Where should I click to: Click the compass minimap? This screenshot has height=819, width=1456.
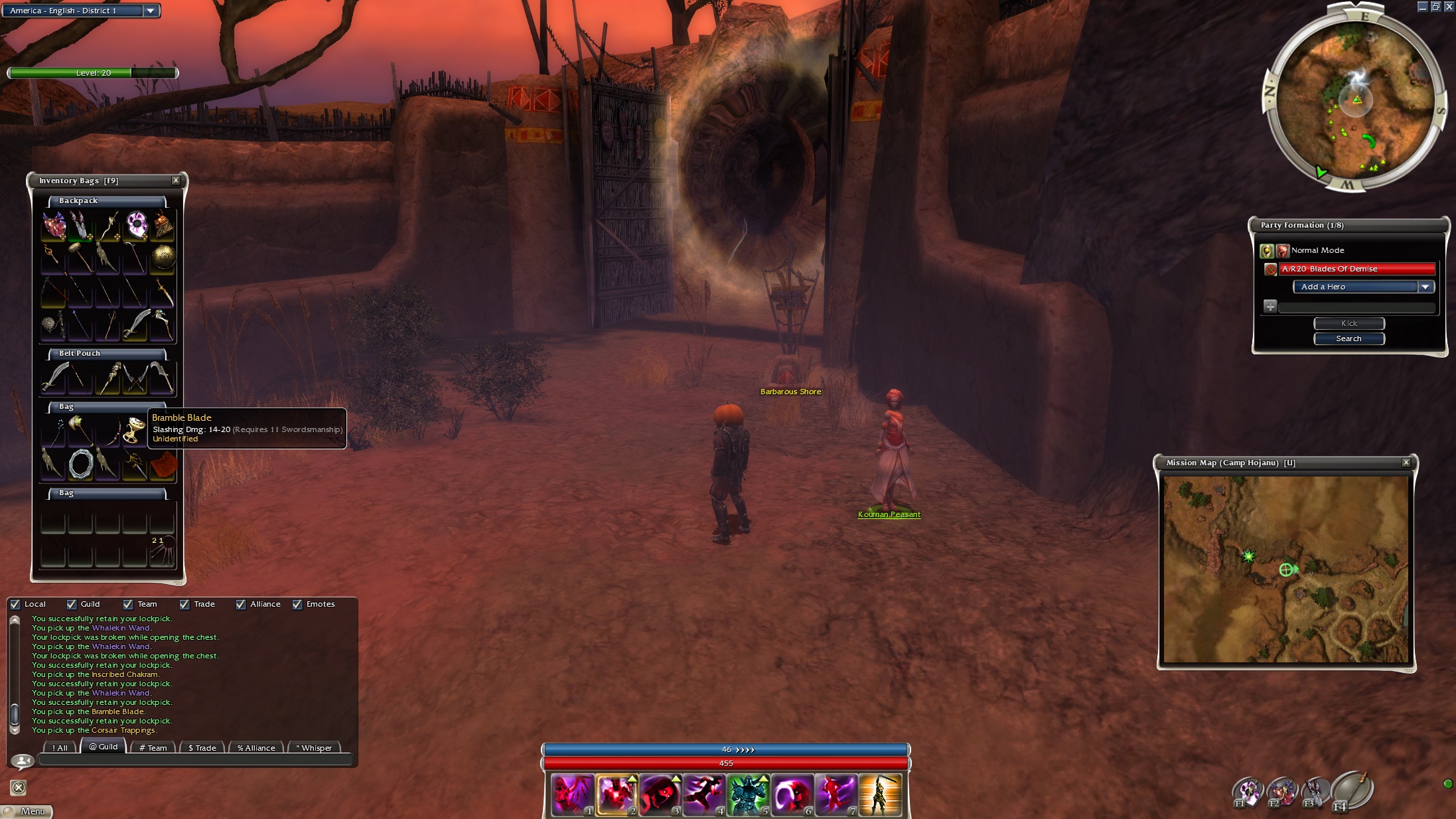1354,100
